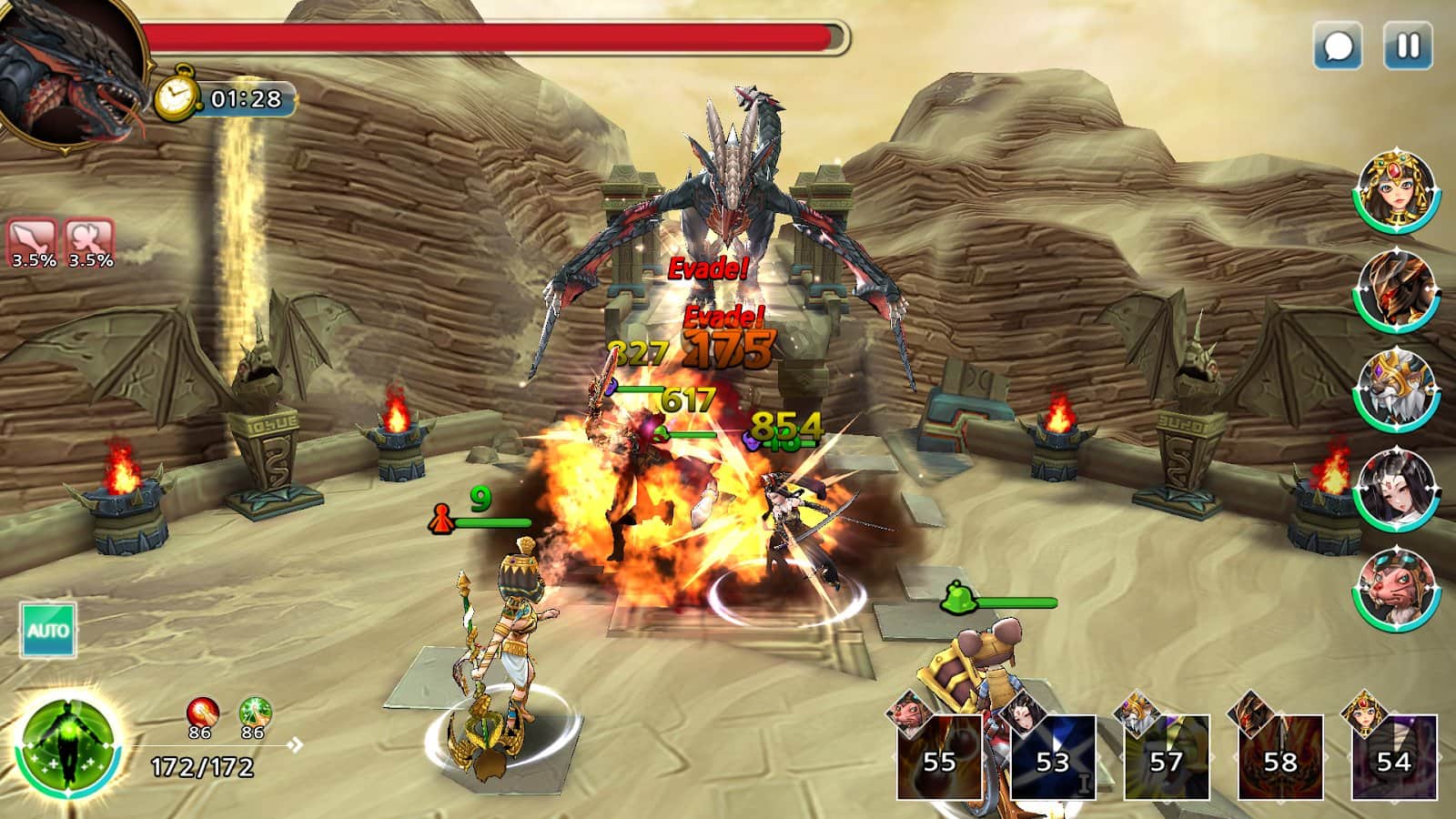Use the skill slot showing cooldown 54

coord(1393,757)
